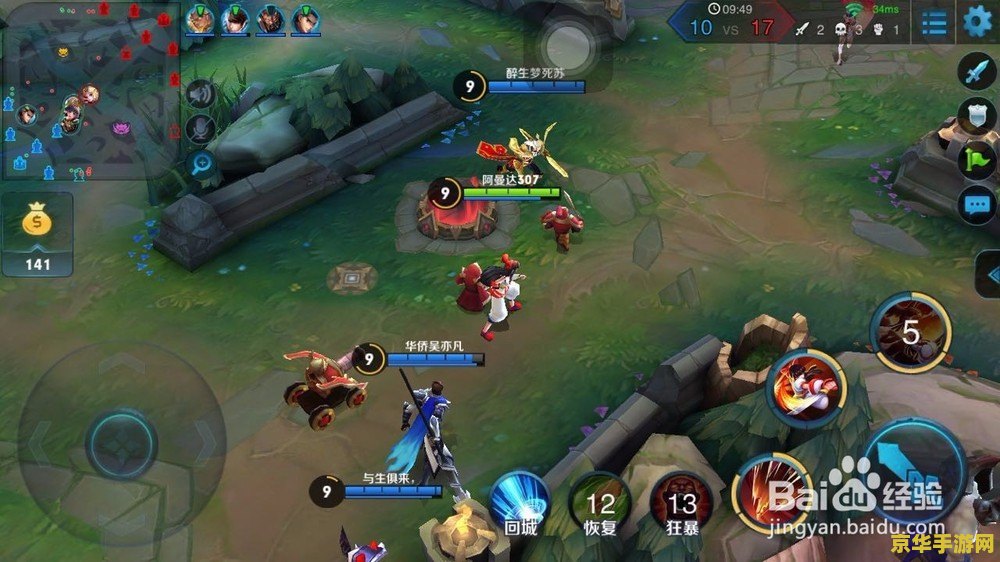Select the ultimate skill on 5 cooldown

click(x=910, y=333)
